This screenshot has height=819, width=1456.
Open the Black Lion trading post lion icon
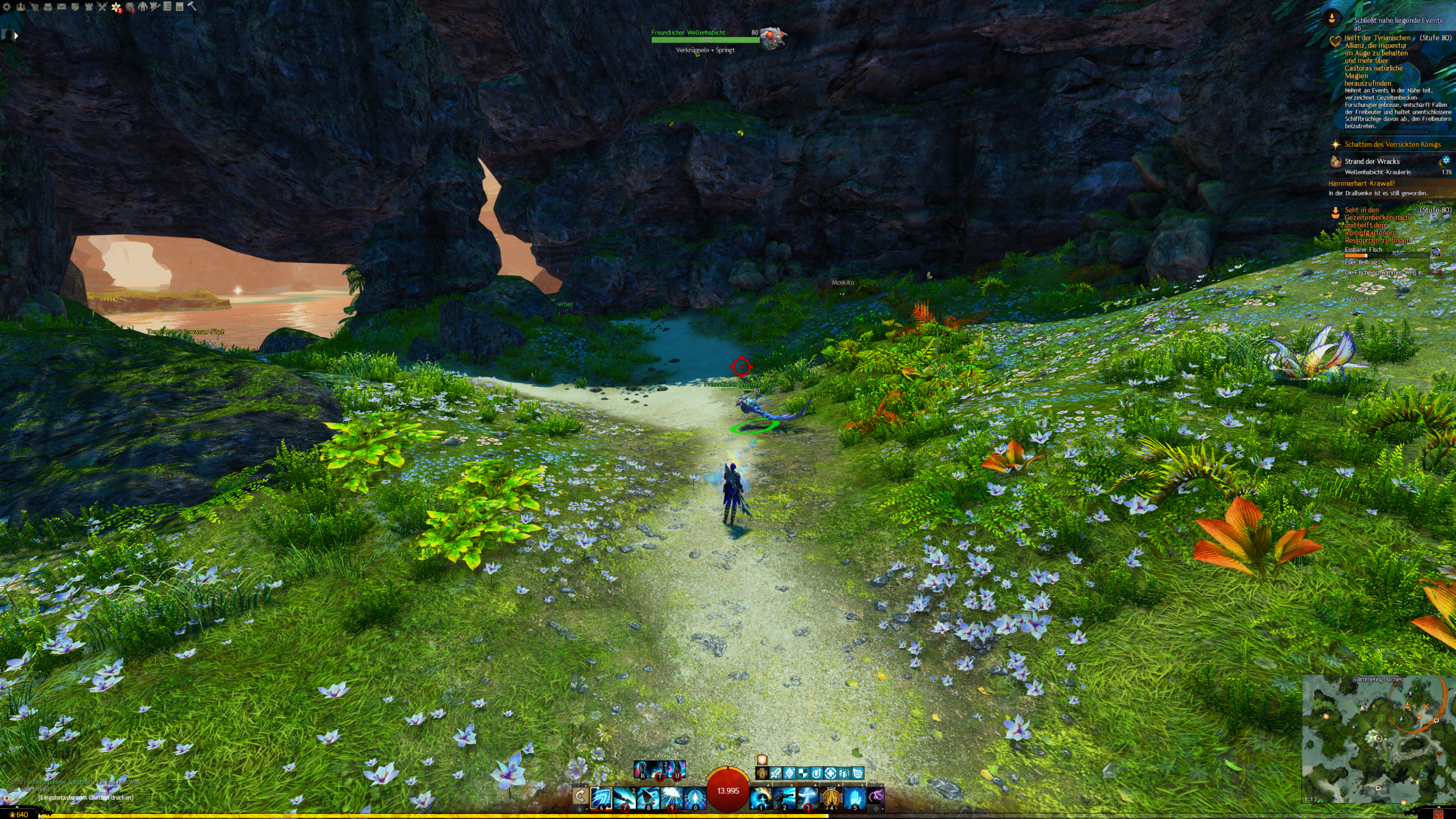coord(130,7)
